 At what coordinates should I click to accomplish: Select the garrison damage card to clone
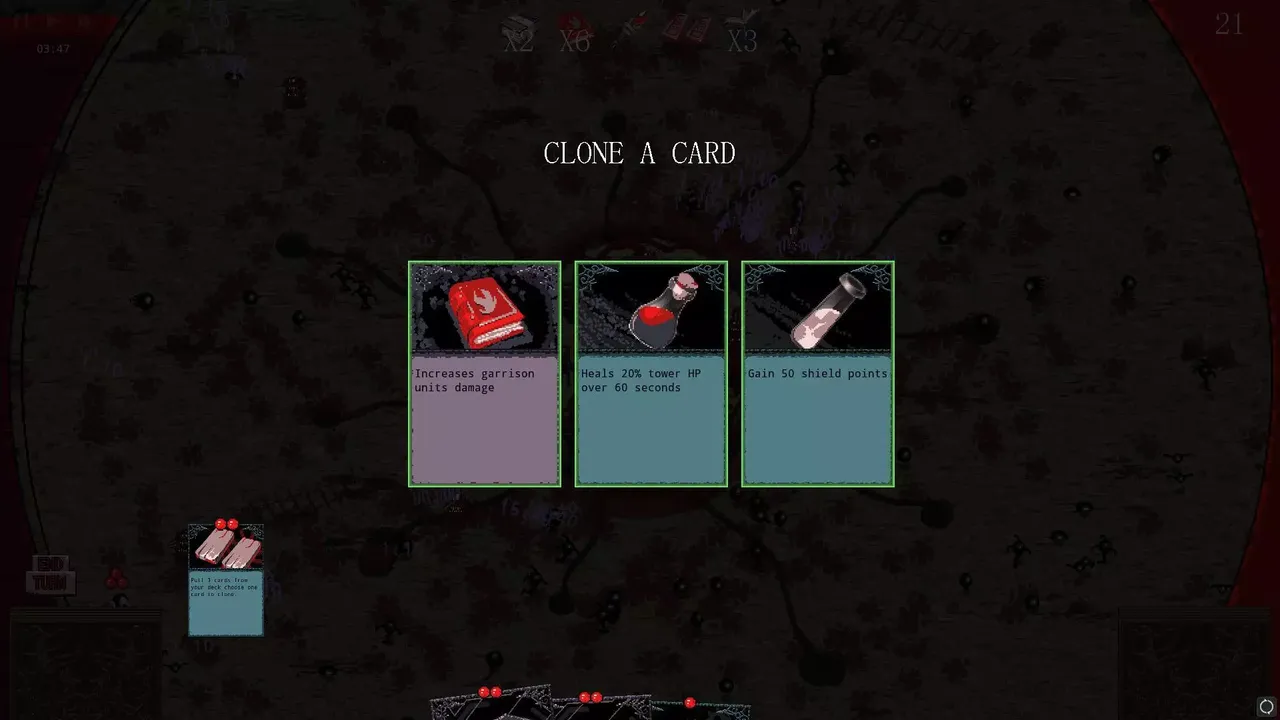(x=484, y=420)
